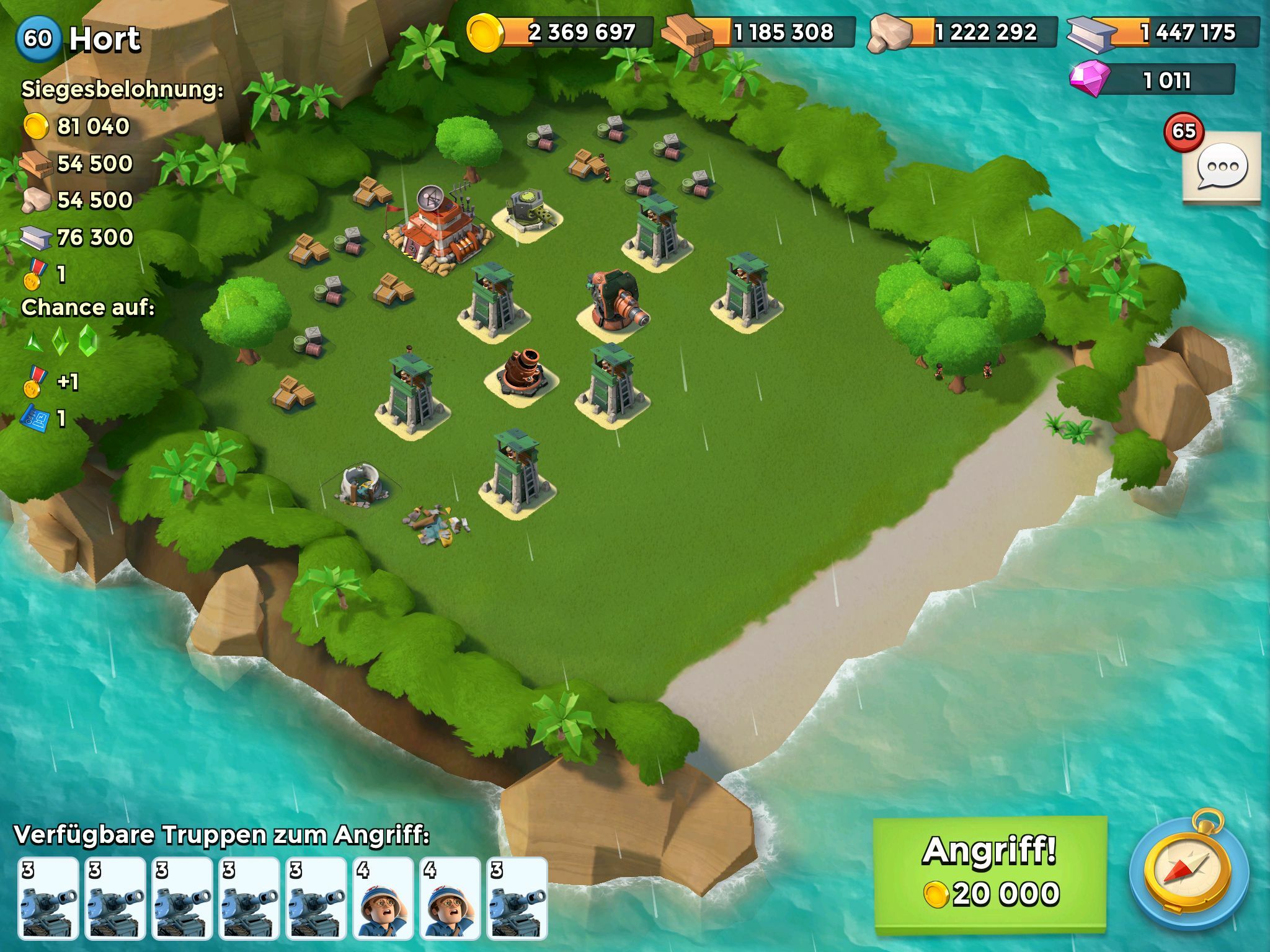Tap the wood planks resource bar

(759, 32)
